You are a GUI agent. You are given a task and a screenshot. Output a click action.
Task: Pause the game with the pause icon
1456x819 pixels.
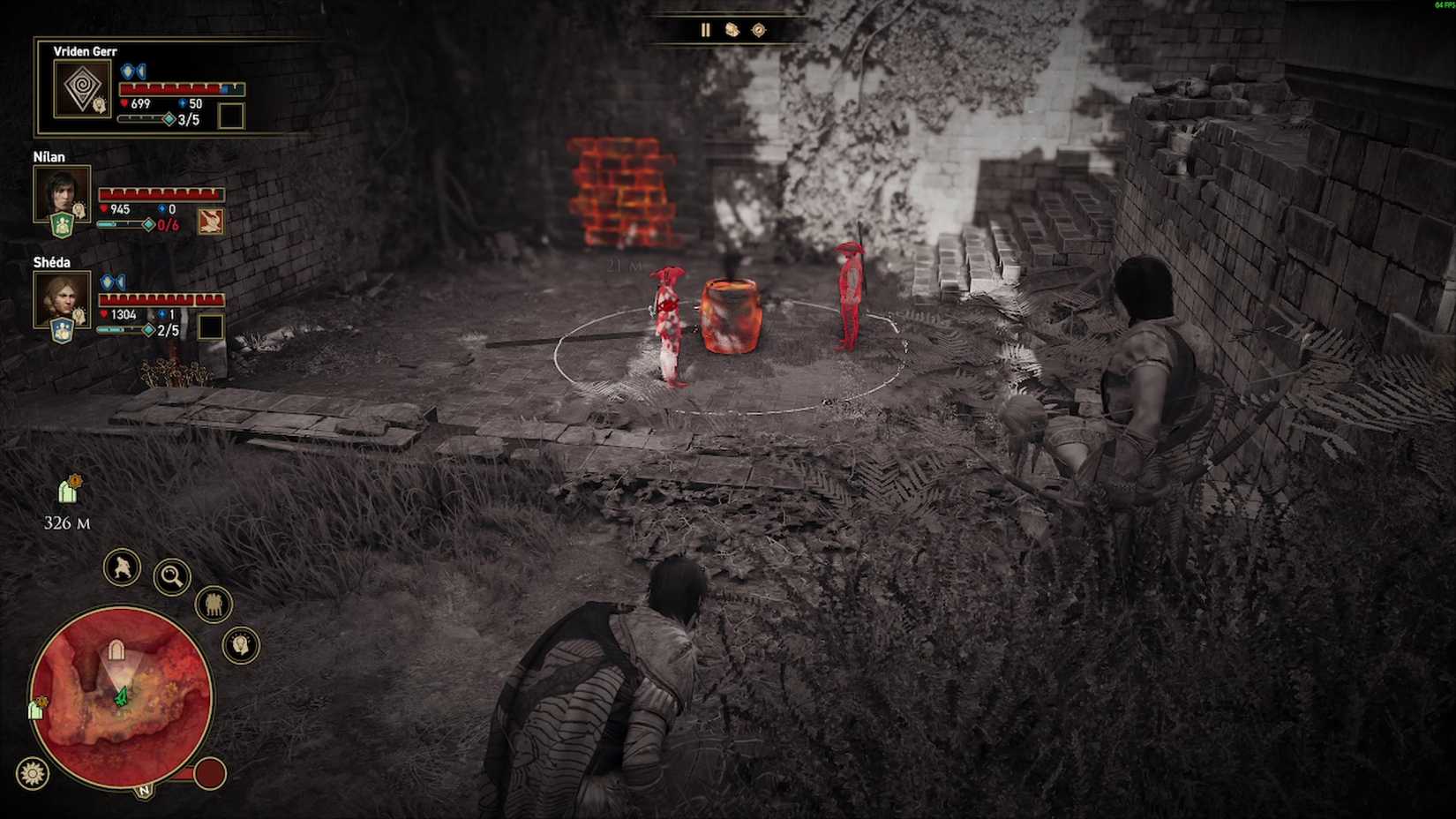[706, 29]
